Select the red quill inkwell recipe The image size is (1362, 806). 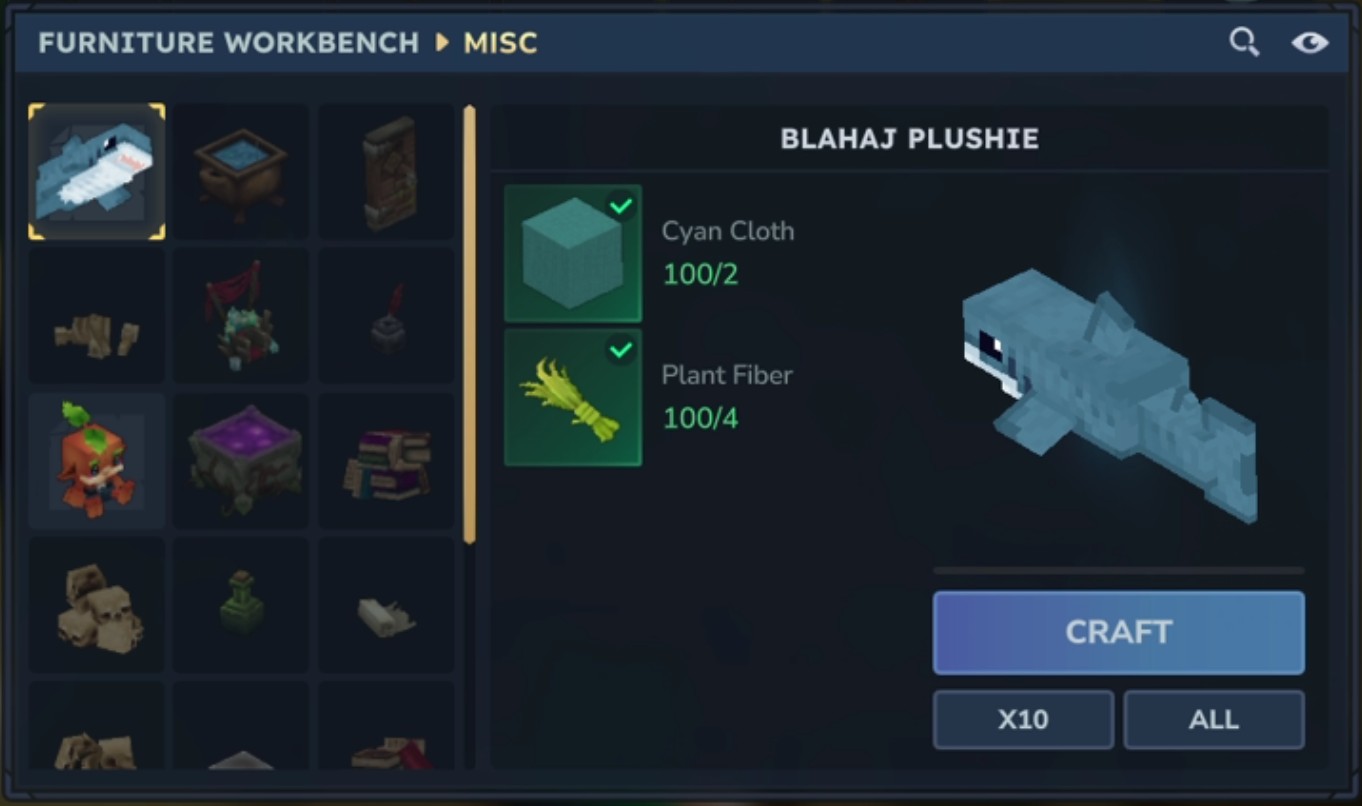pos(386,316)
